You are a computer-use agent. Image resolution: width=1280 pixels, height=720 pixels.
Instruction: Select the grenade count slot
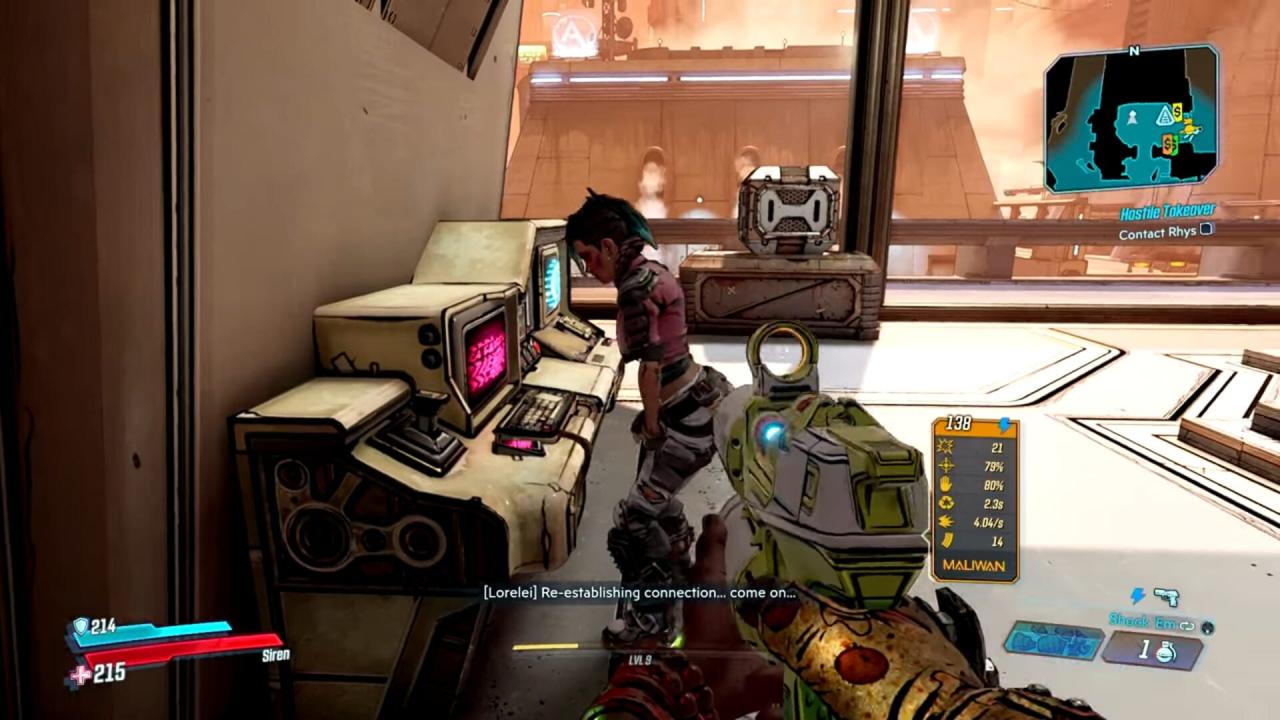(x=1152, y=650)
